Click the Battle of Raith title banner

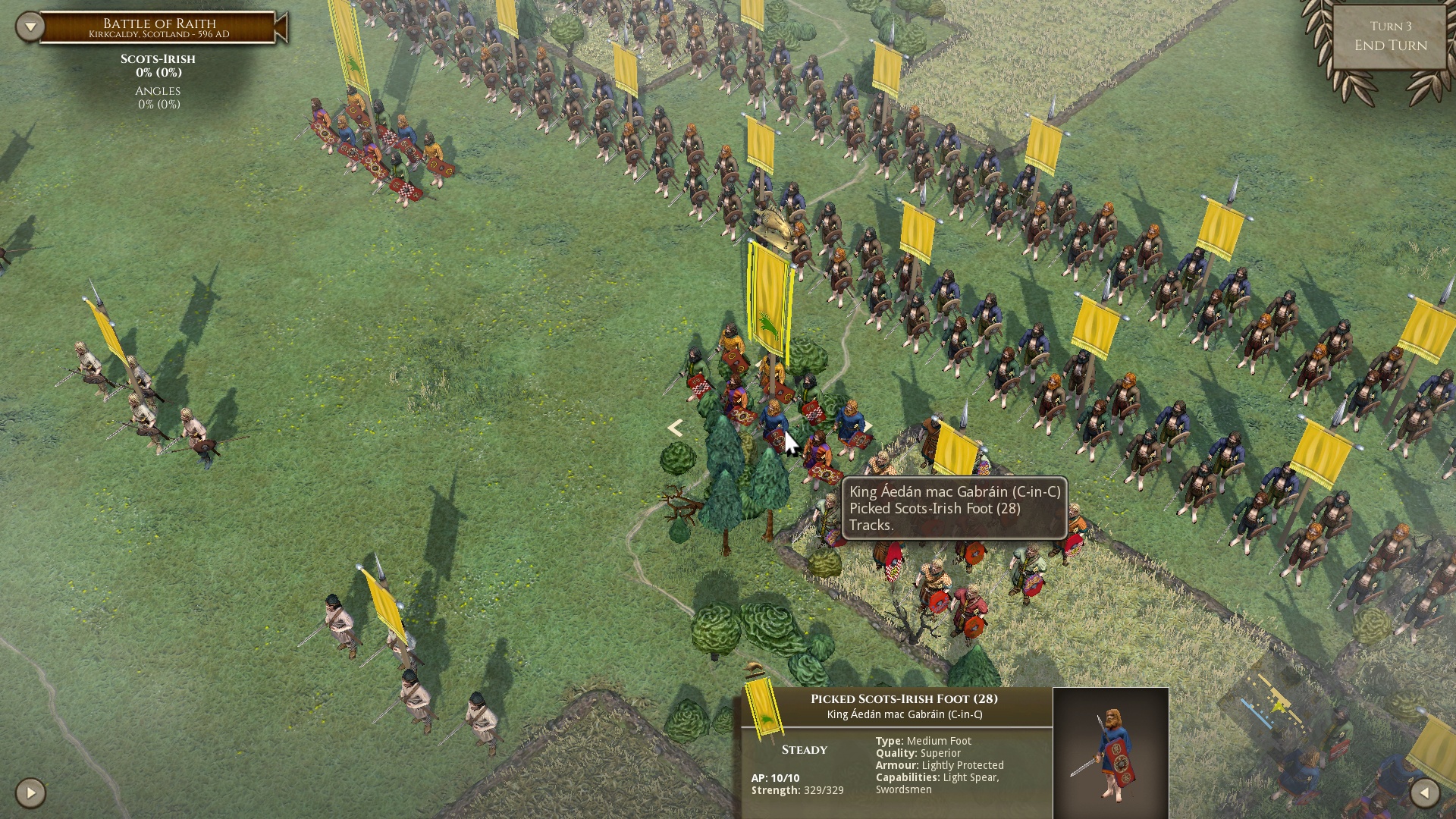159,28
